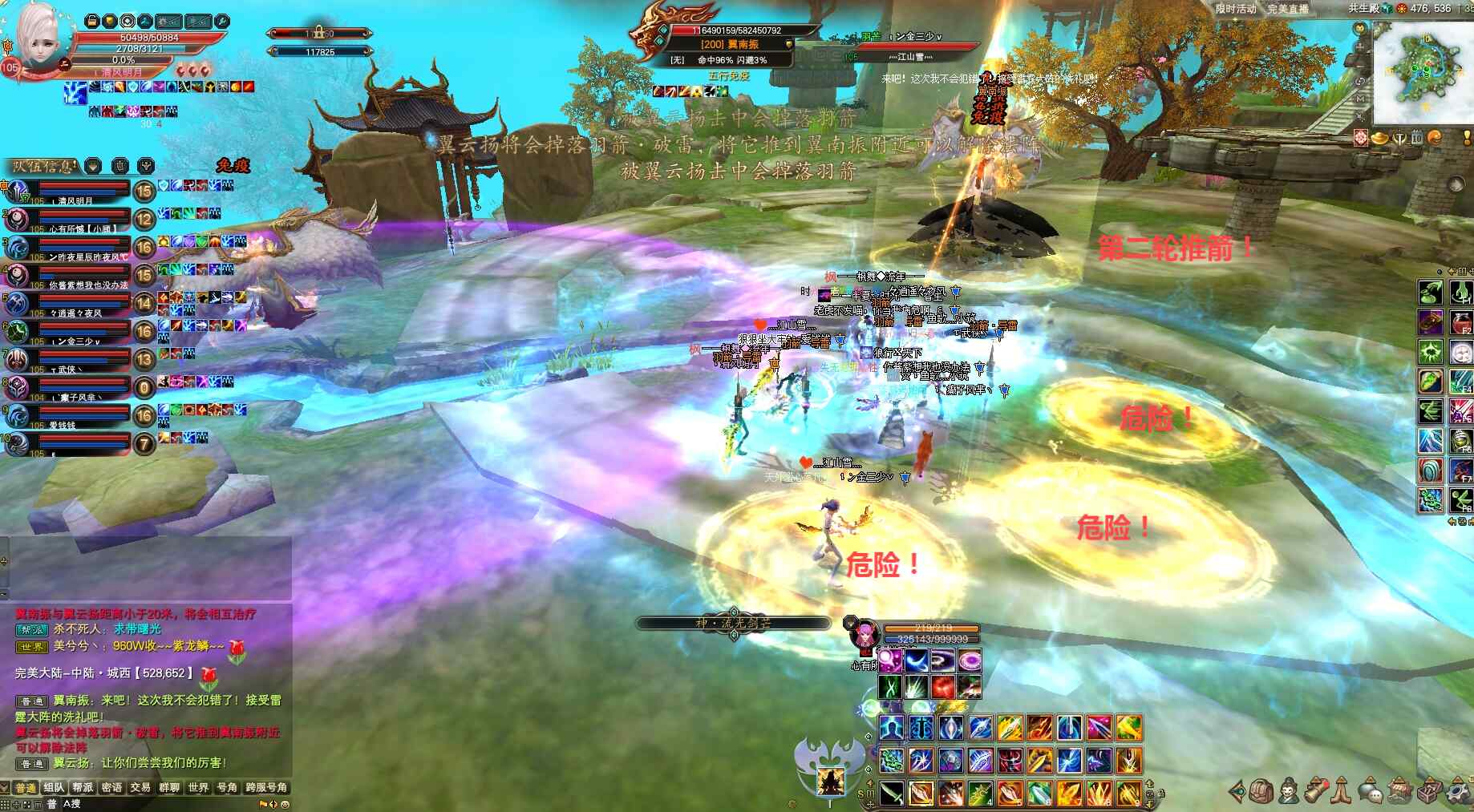
Task: Switch to the 交易 chat tab
Action: (x=140, y=788)
